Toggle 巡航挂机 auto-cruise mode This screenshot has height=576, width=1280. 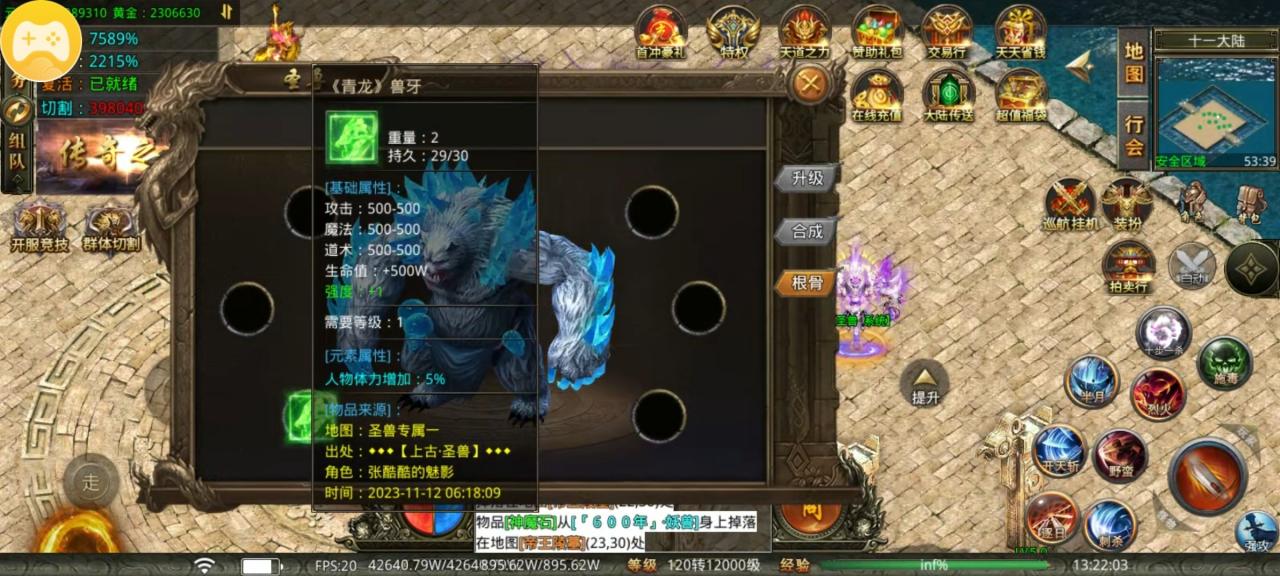[x=1071, y=205]
